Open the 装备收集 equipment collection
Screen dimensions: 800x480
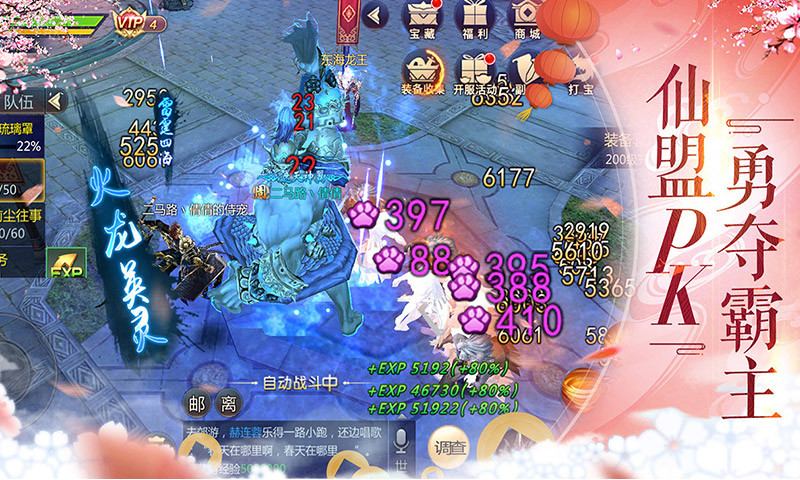pos(422,72)
